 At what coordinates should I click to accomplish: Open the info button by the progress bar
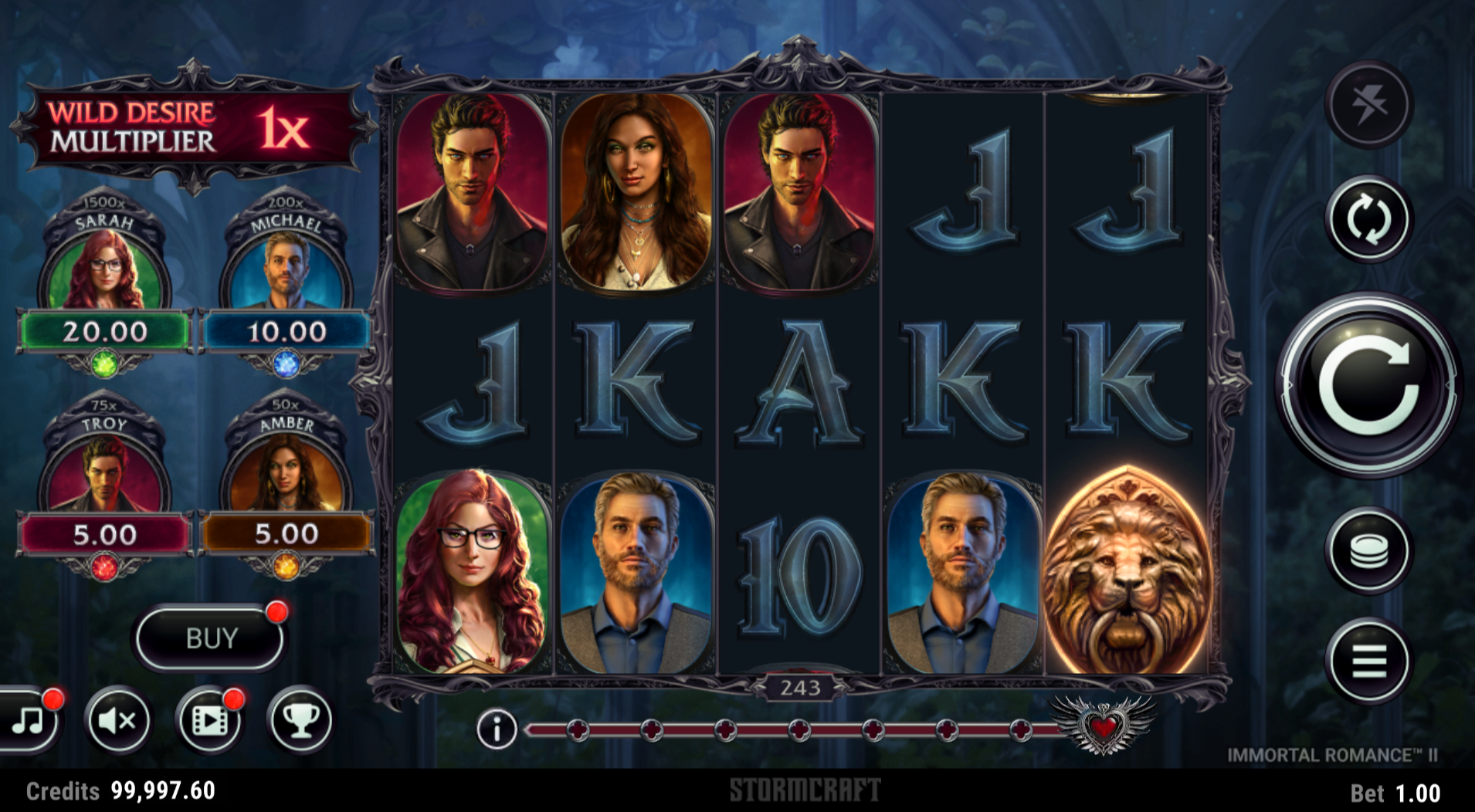pos(496,729)
